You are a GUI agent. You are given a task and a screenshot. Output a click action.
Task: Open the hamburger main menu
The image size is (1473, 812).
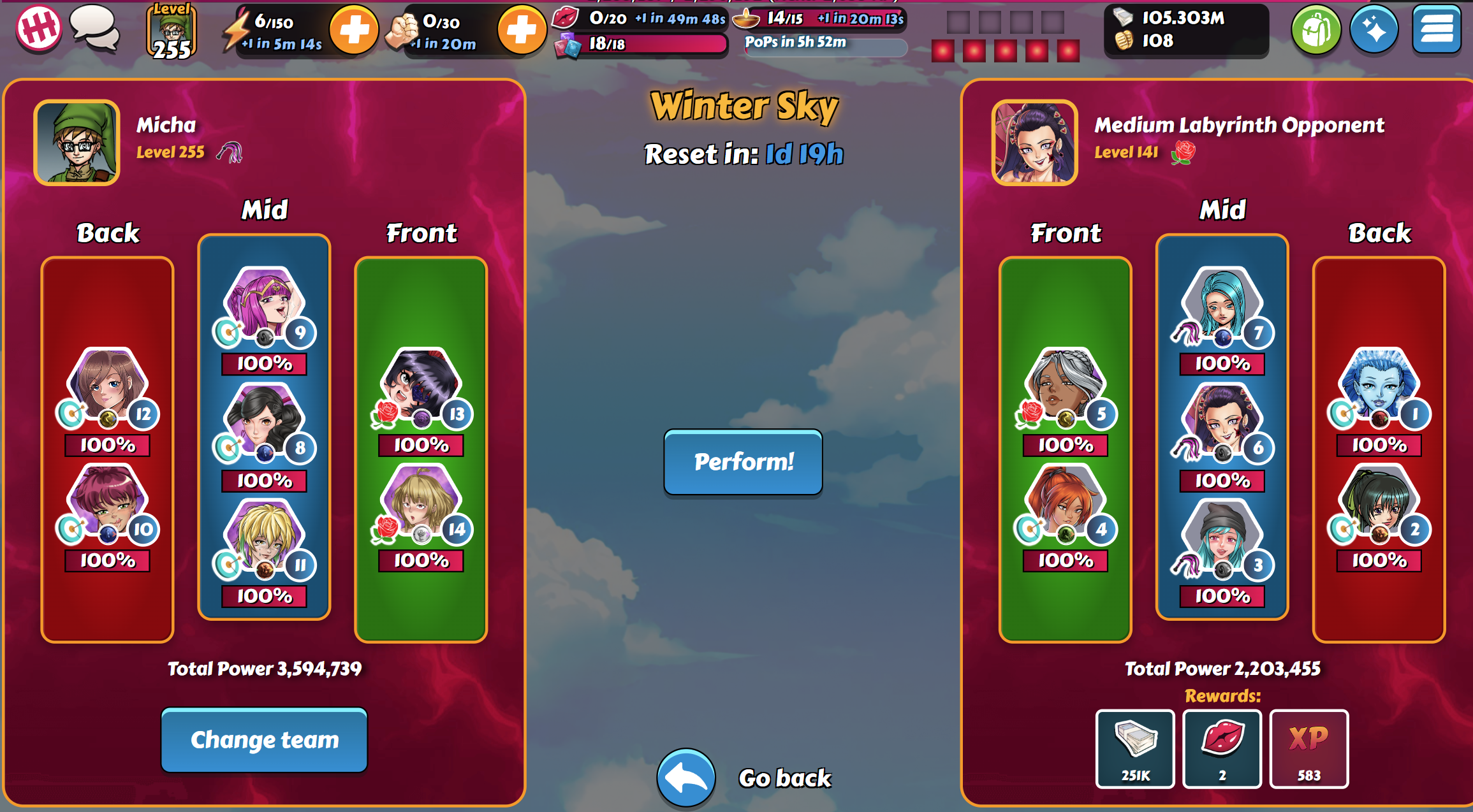tap(1436, 29)
